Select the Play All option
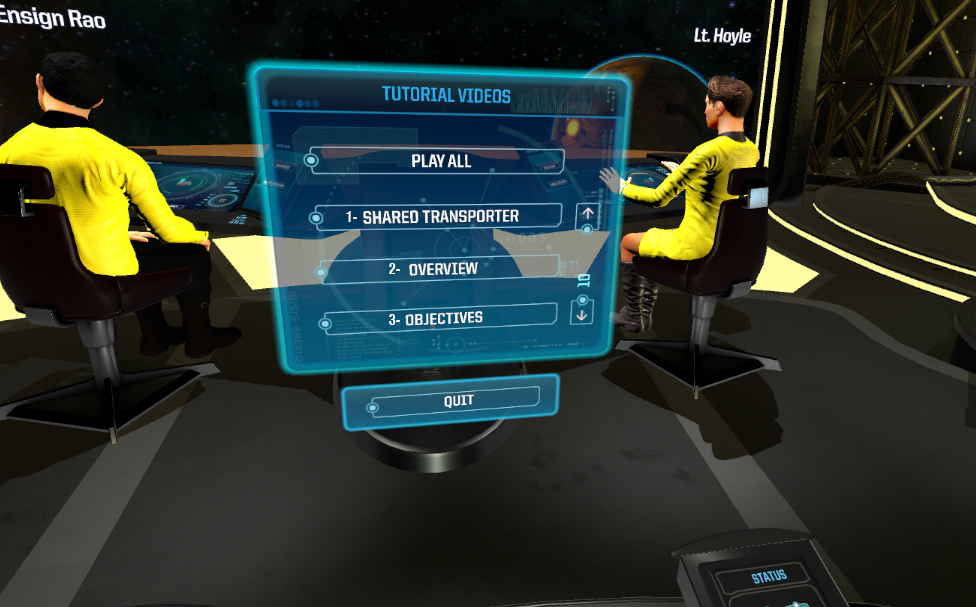Screen dimensions: 976x607 pos(440,160)
